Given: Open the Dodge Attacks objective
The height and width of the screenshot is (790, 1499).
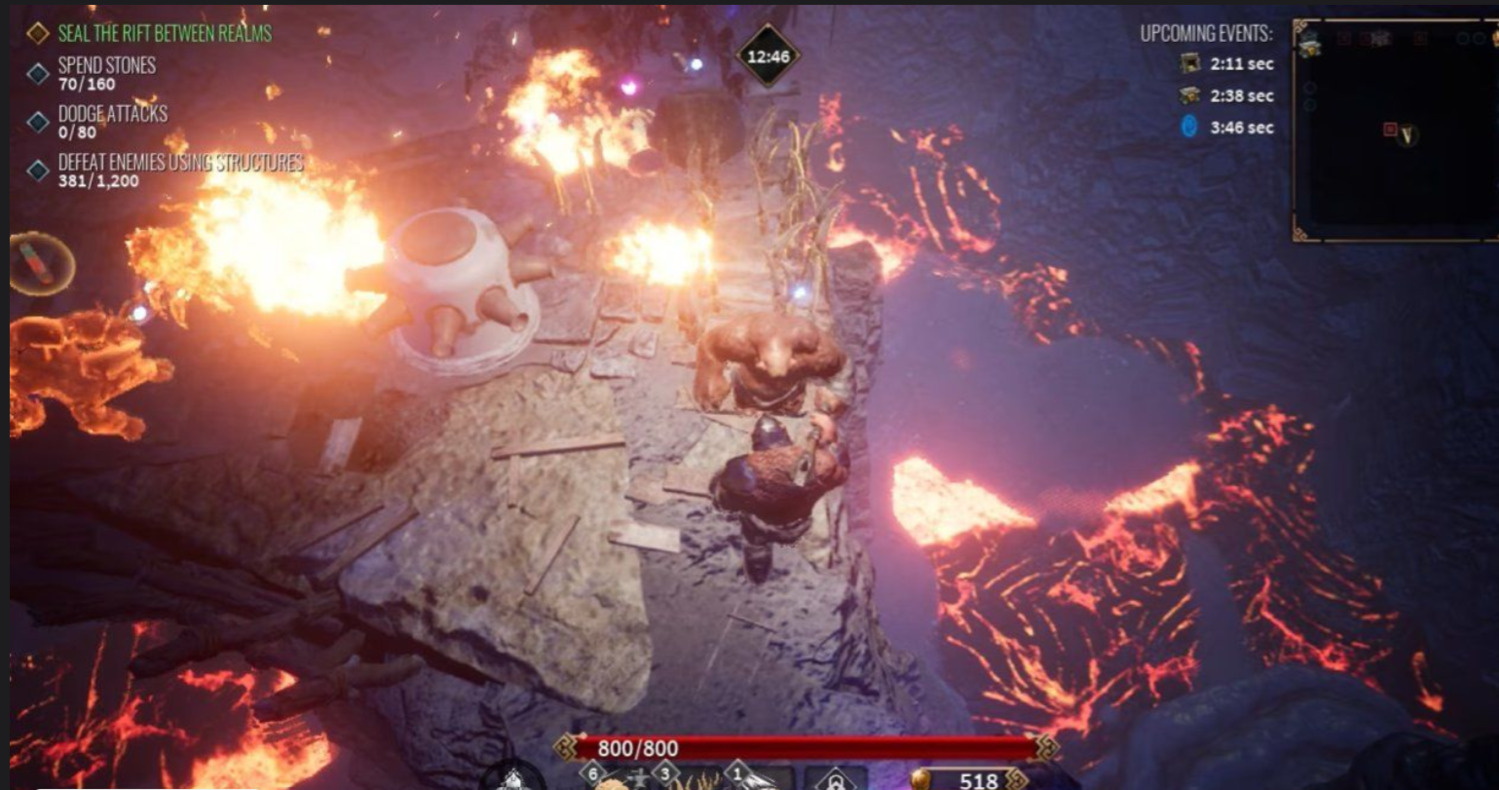Looking at the screenshot, I should tap(112, 121).
